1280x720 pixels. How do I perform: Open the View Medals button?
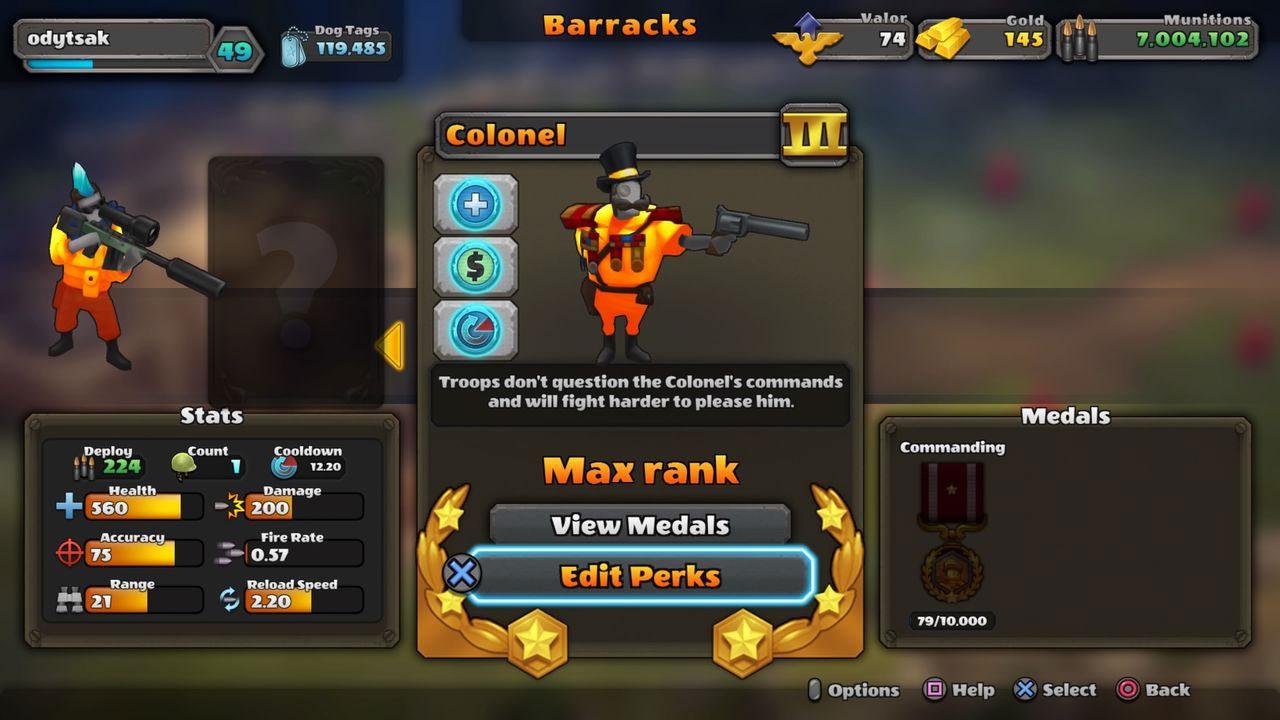pos(640,525)
